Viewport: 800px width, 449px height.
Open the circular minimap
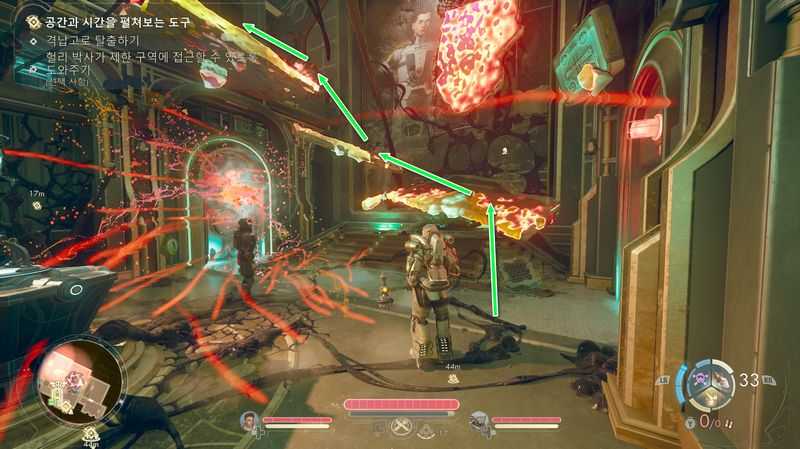80,378
